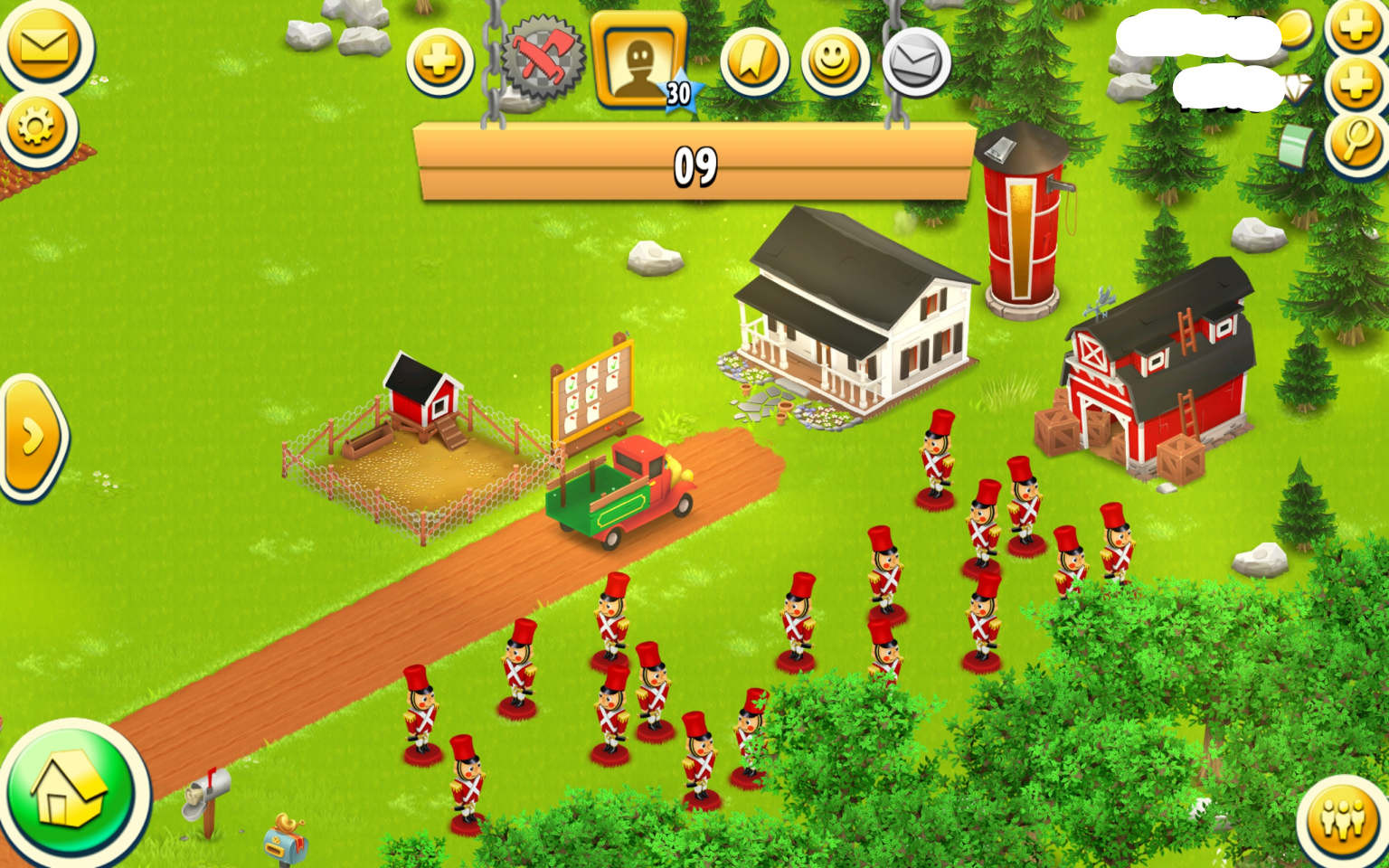This screenshot has height=868, width=1389.
Task: Buy diamonds using the plus beside diamonds
Action: [1356, 84]
